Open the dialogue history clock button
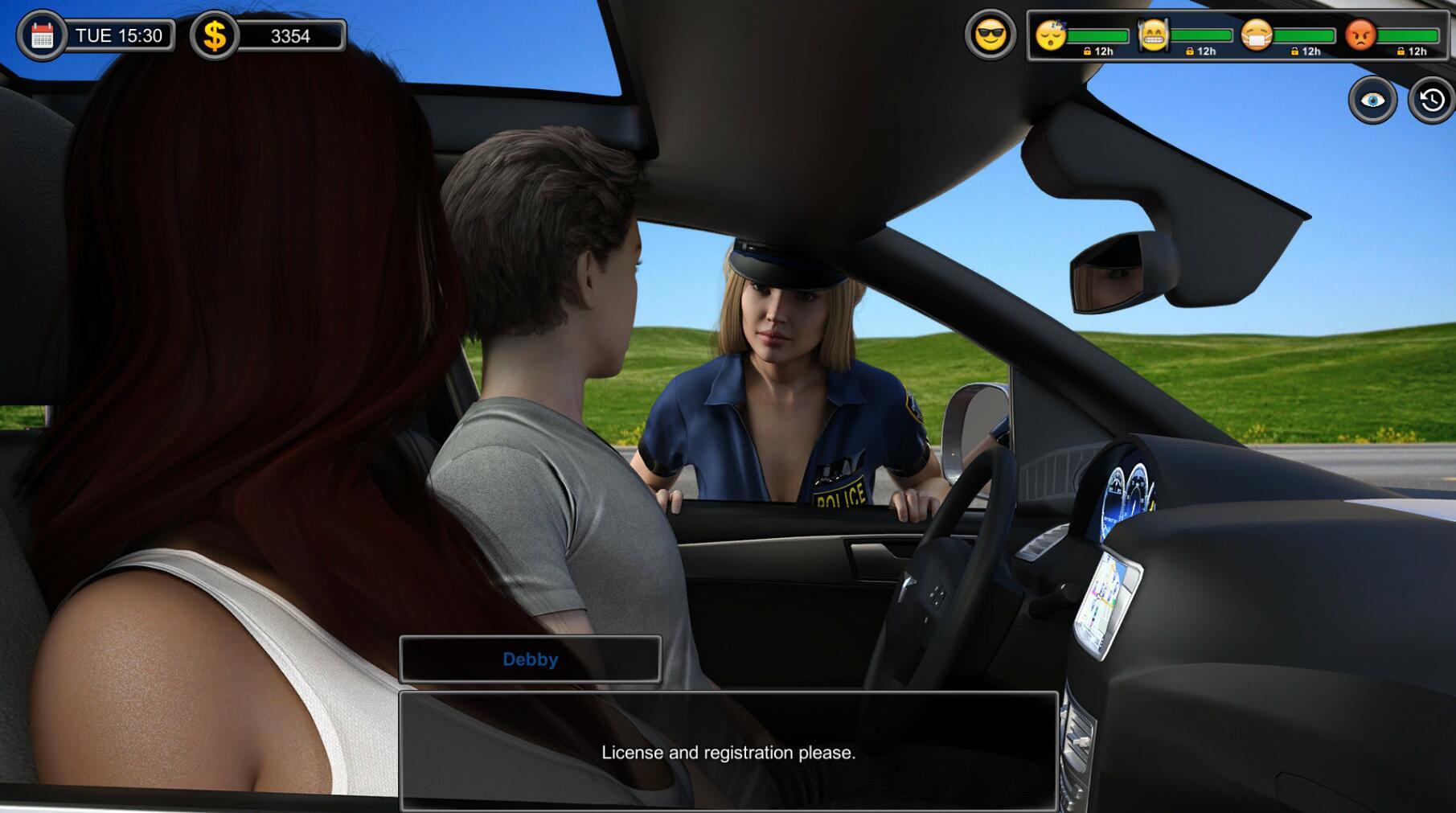This screenshot has width=1456, height=813. pyautogui.click(x=1431, y=100)
